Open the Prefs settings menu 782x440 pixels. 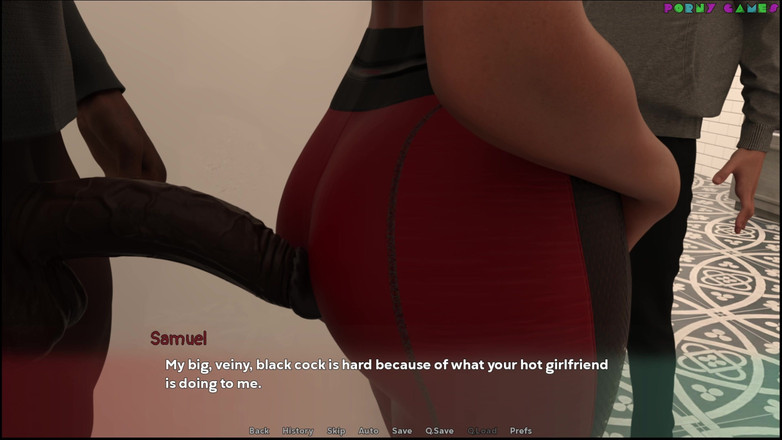pyautogui.click(x=521, y=431)
